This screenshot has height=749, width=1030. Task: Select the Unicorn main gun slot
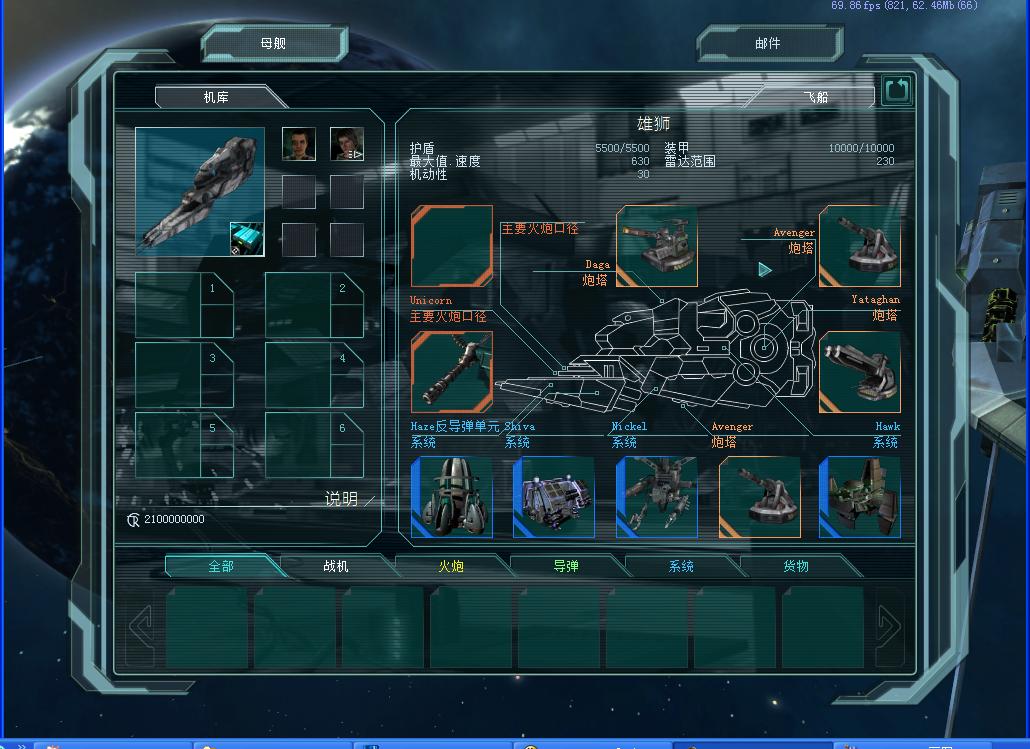[x=452, y=372]
